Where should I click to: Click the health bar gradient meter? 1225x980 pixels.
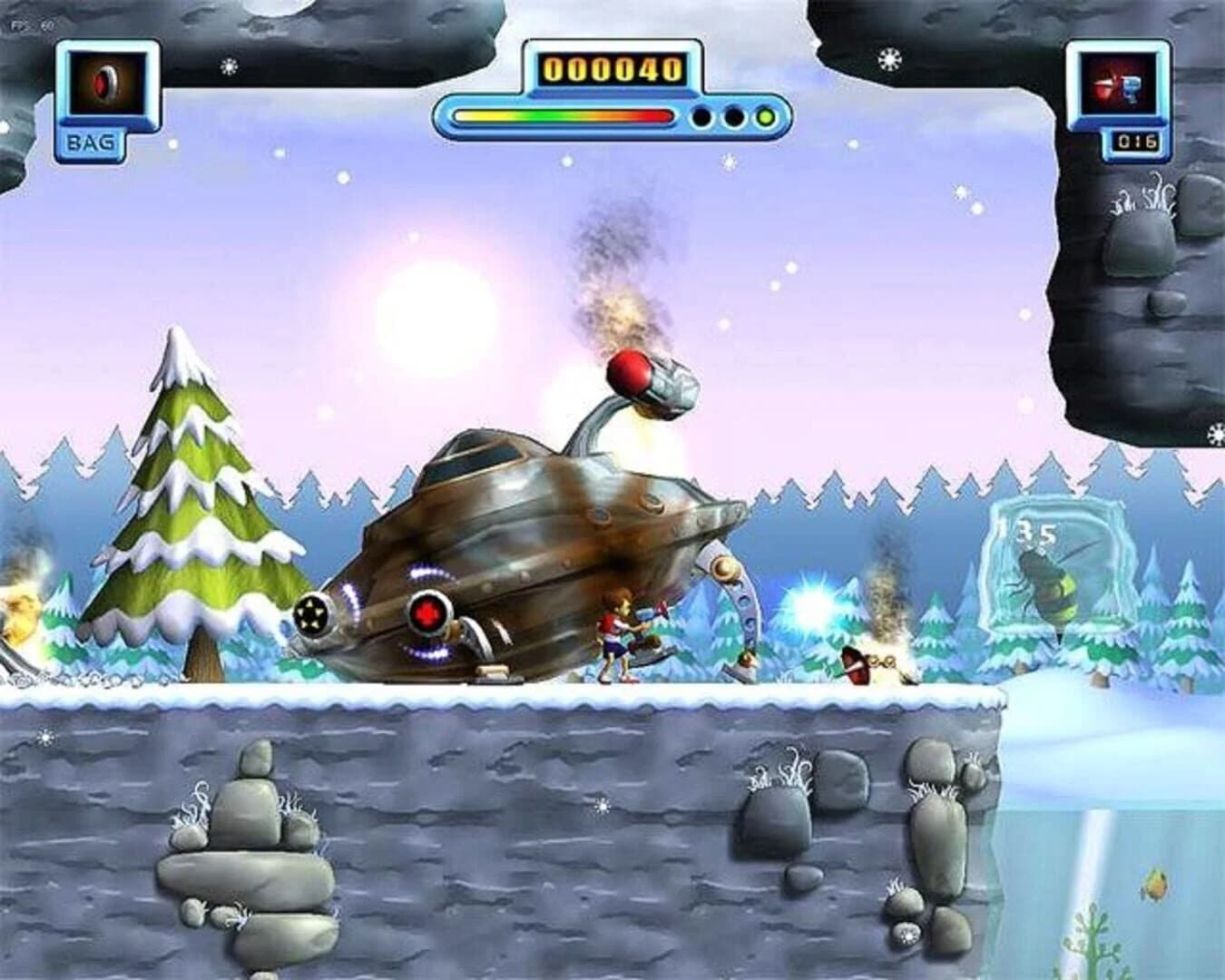pyautogui.click(x=563, y=116)
